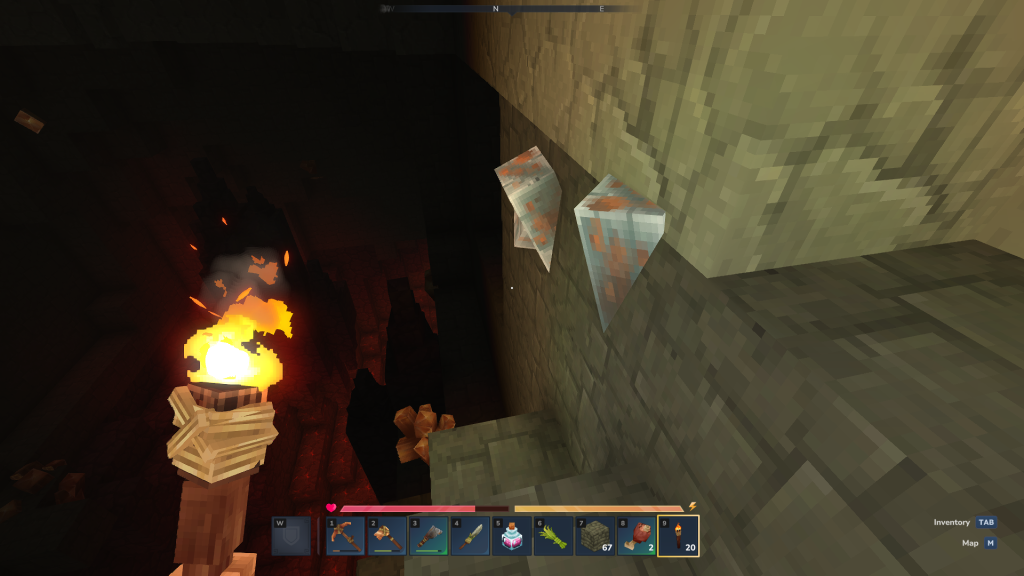Viewport: 1024px width, 576px height.
Task: Equip the hatchet in hotbar slot 3
Action: coord(428,535)
